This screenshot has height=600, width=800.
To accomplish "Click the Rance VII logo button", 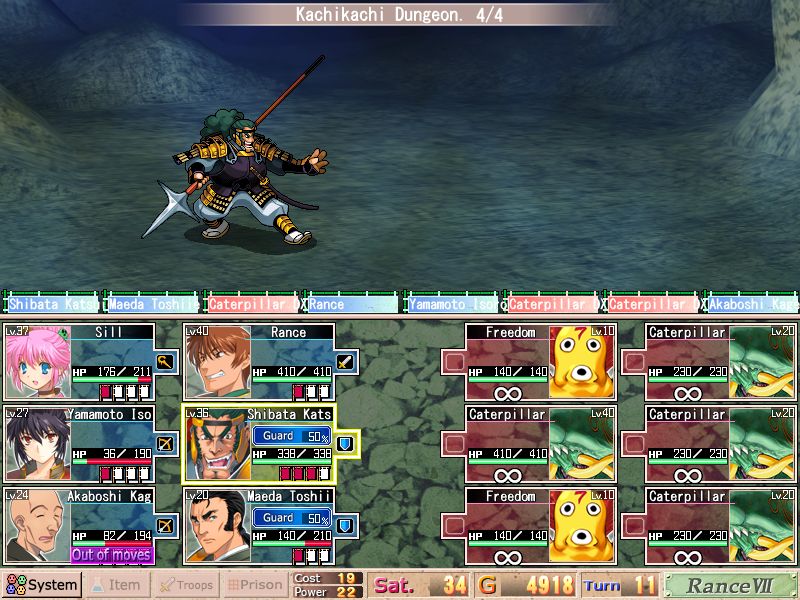I will pyautogui.click(x=729, y=585).
